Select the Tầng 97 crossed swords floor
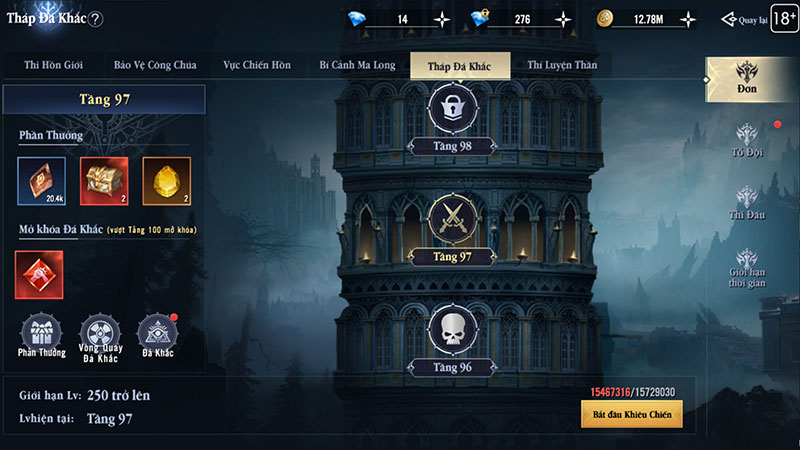This screenshot has width=800, height=450. coord(451,222)
